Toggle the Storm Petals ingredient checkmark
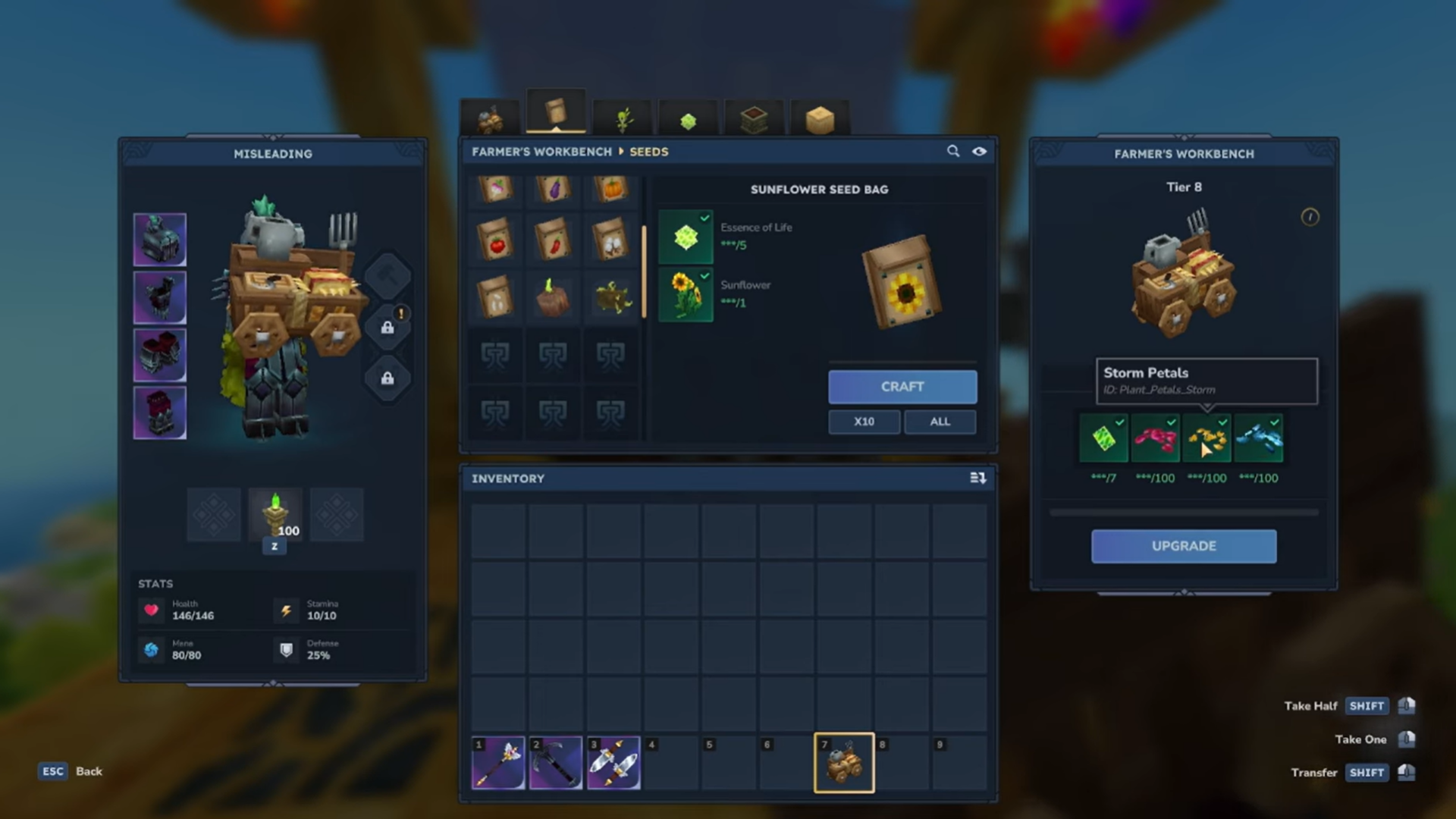Image resolution: width=1456 pixels, height=819 pixels. [1222, 422]
